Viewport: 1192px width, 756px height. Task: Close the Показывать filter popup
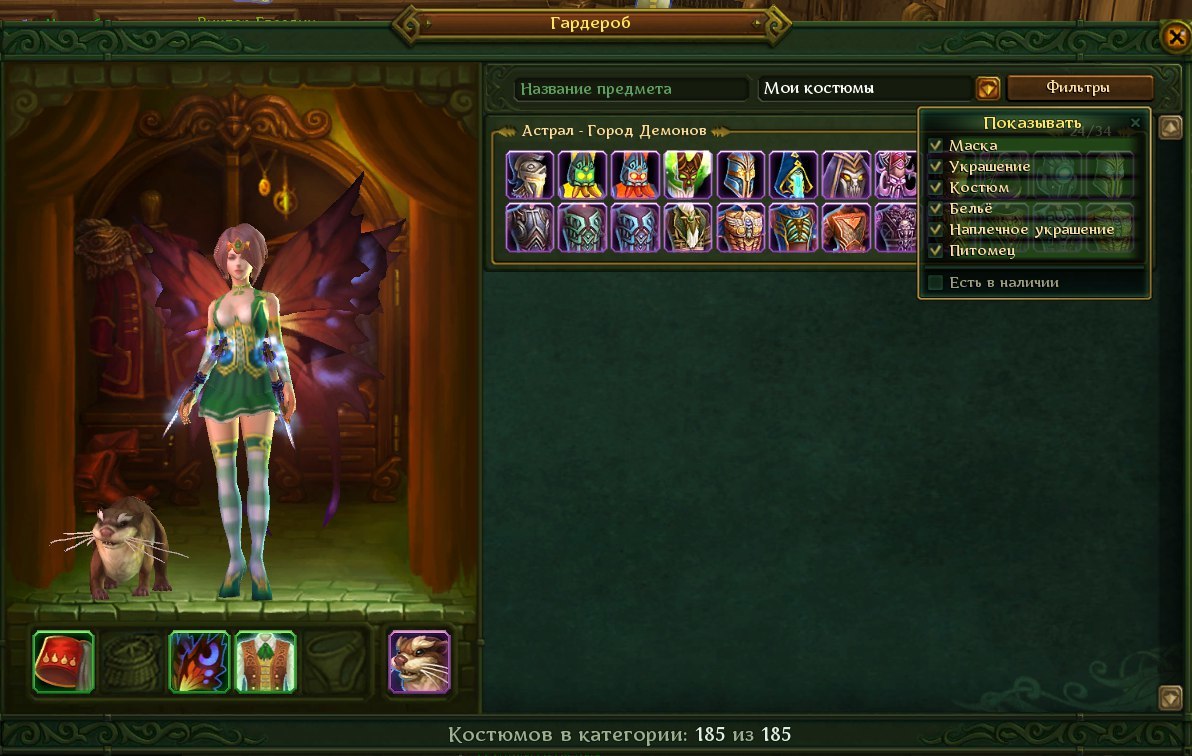click(1135, 123)
